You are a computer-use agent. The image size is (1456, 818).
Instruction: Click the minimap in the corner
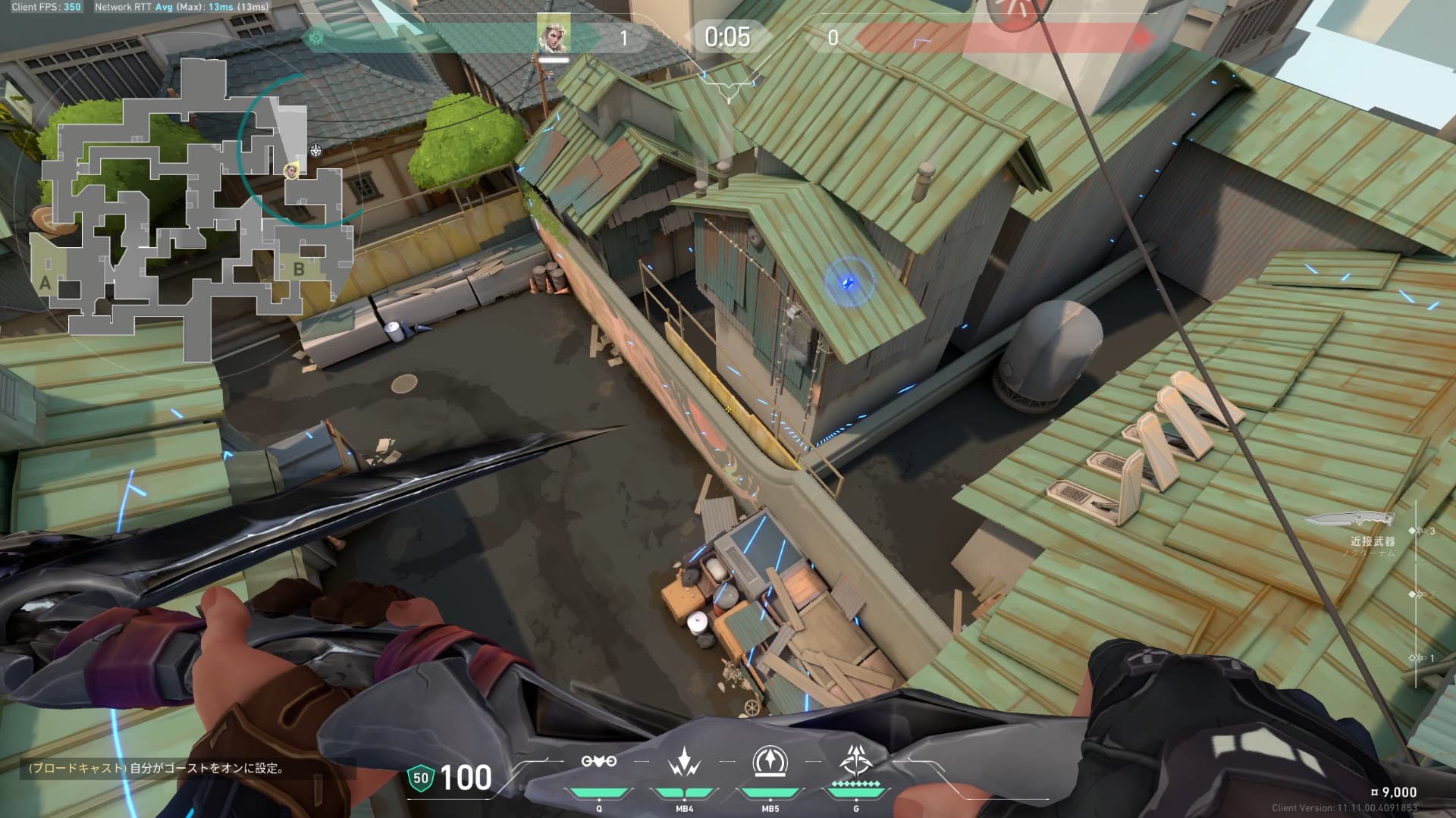click(190, 205)
